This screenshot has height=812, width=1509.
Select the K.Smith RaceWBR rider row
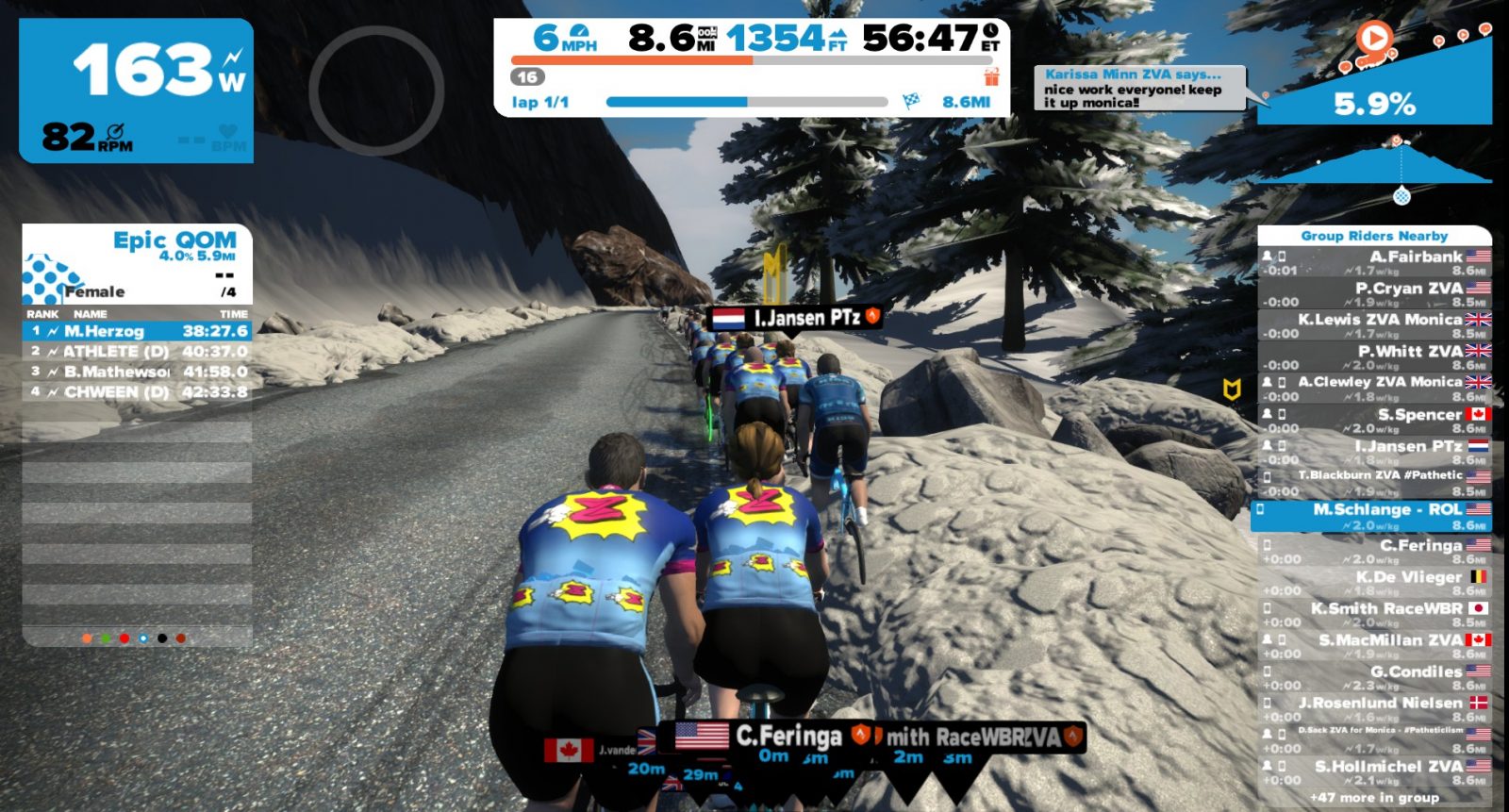tap(1375, 615)
